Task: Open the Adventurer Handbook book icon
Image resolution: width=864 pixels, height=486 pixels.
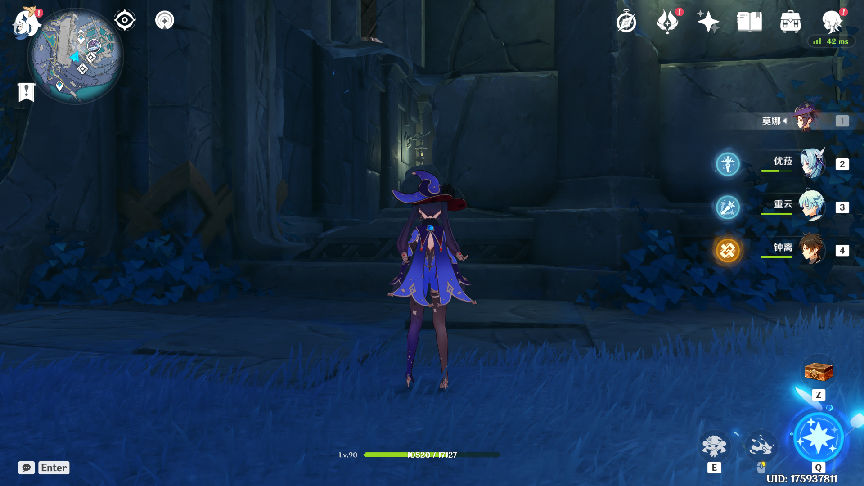Action: click(749, 22)
